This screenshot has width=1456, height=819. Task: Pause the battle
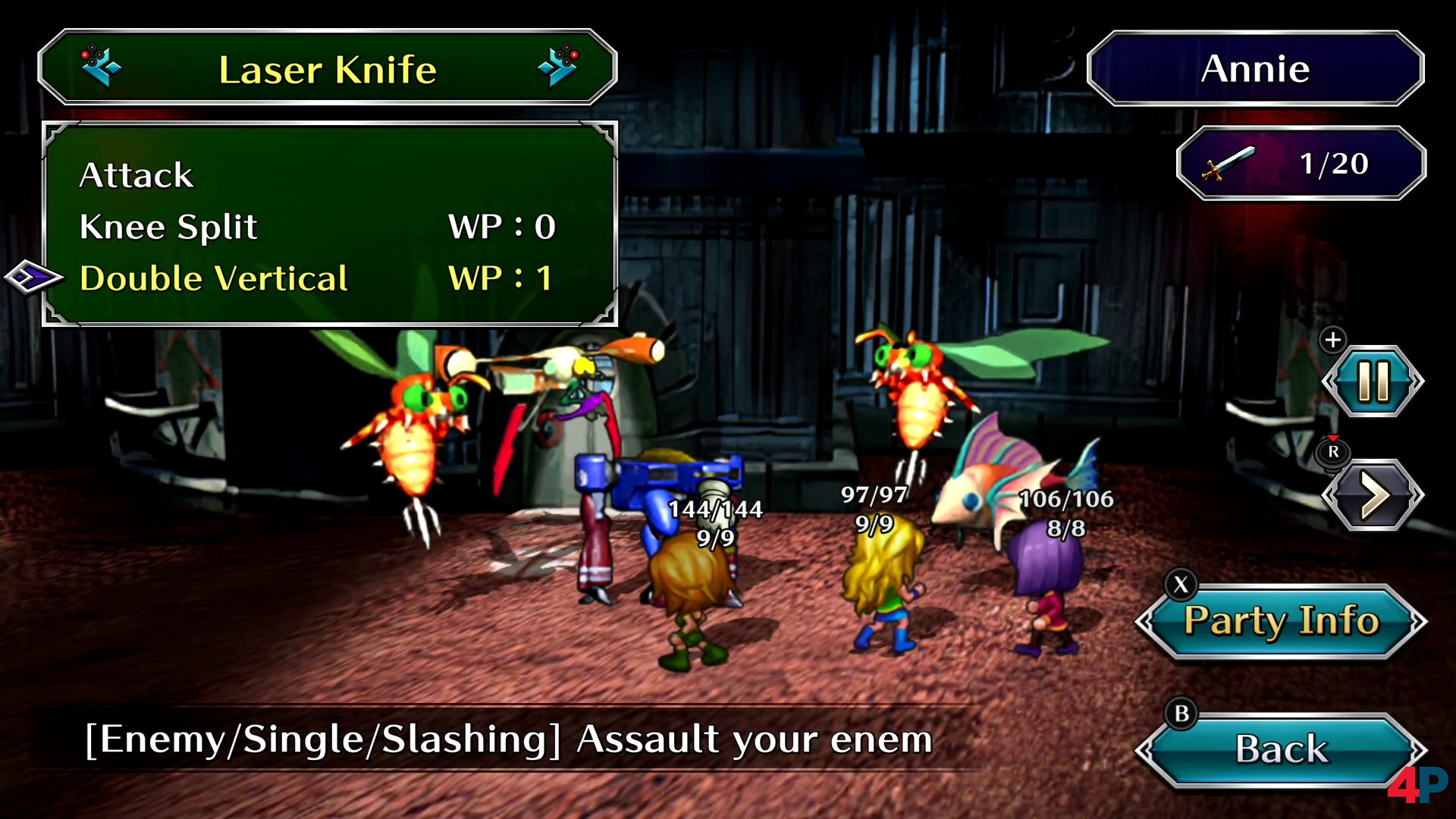(1373, 381)
